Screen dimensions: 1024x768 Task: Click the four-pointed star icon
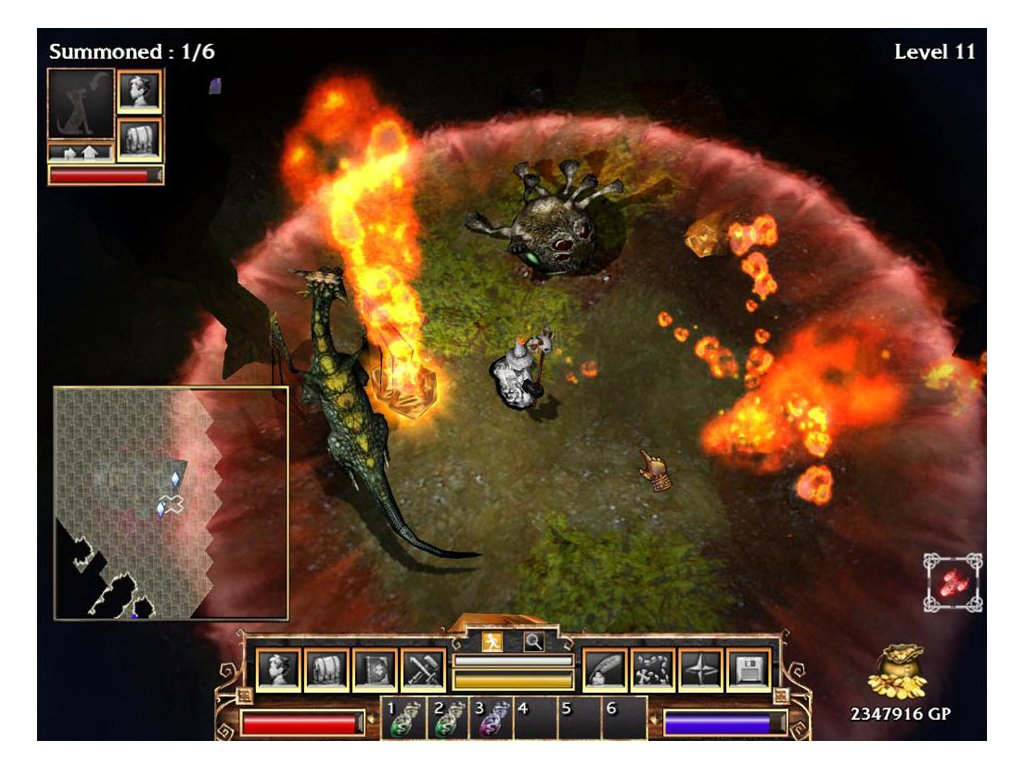coord(700,669)
